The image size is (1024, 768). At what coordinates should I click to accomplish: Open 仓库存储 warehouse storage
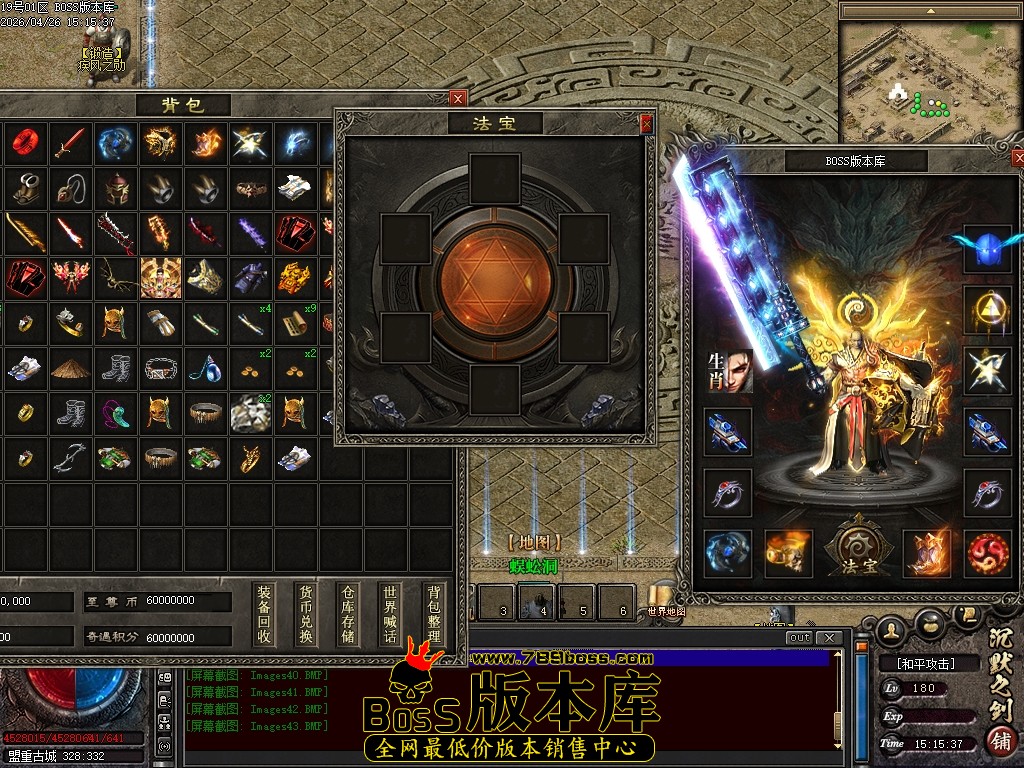348,614
